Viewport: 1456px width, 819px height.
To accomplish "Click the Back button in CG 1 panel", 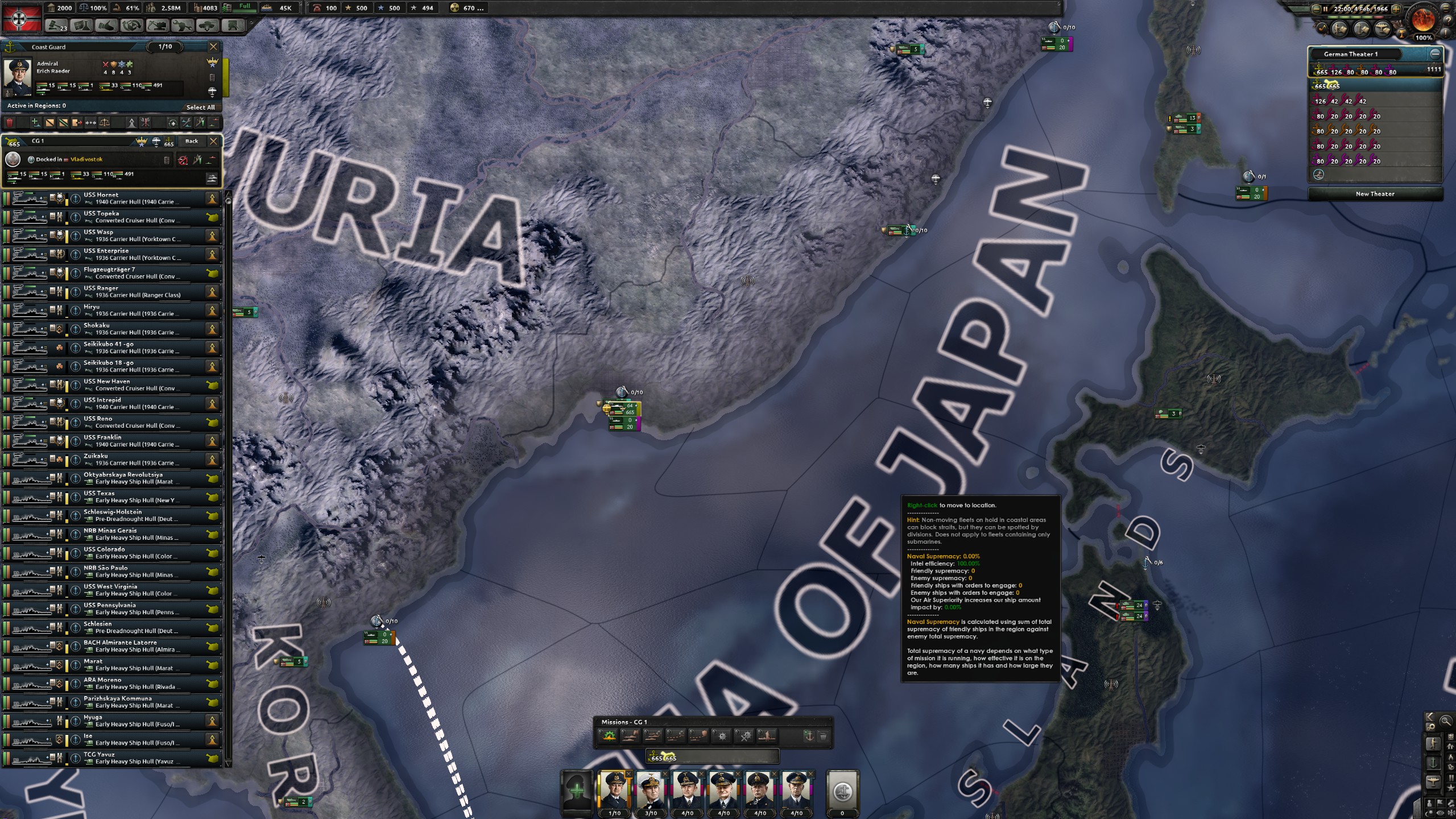I will coord(192,141).
